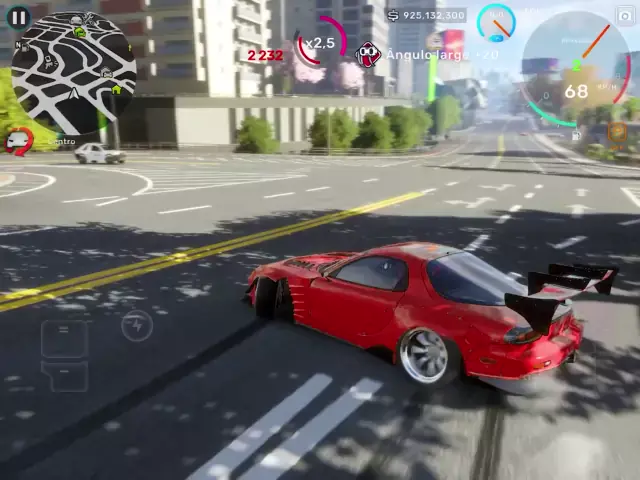The image size is (640, 480).
Task: Switch view with the camera button
Action: pos(626,14)
